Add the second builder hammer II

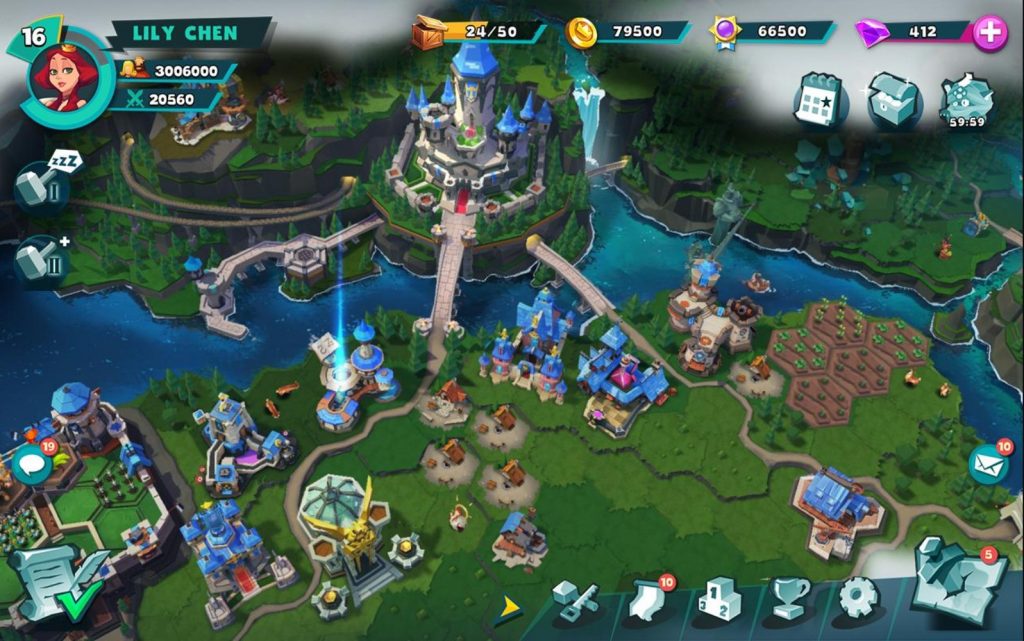(x=42, y=260)
